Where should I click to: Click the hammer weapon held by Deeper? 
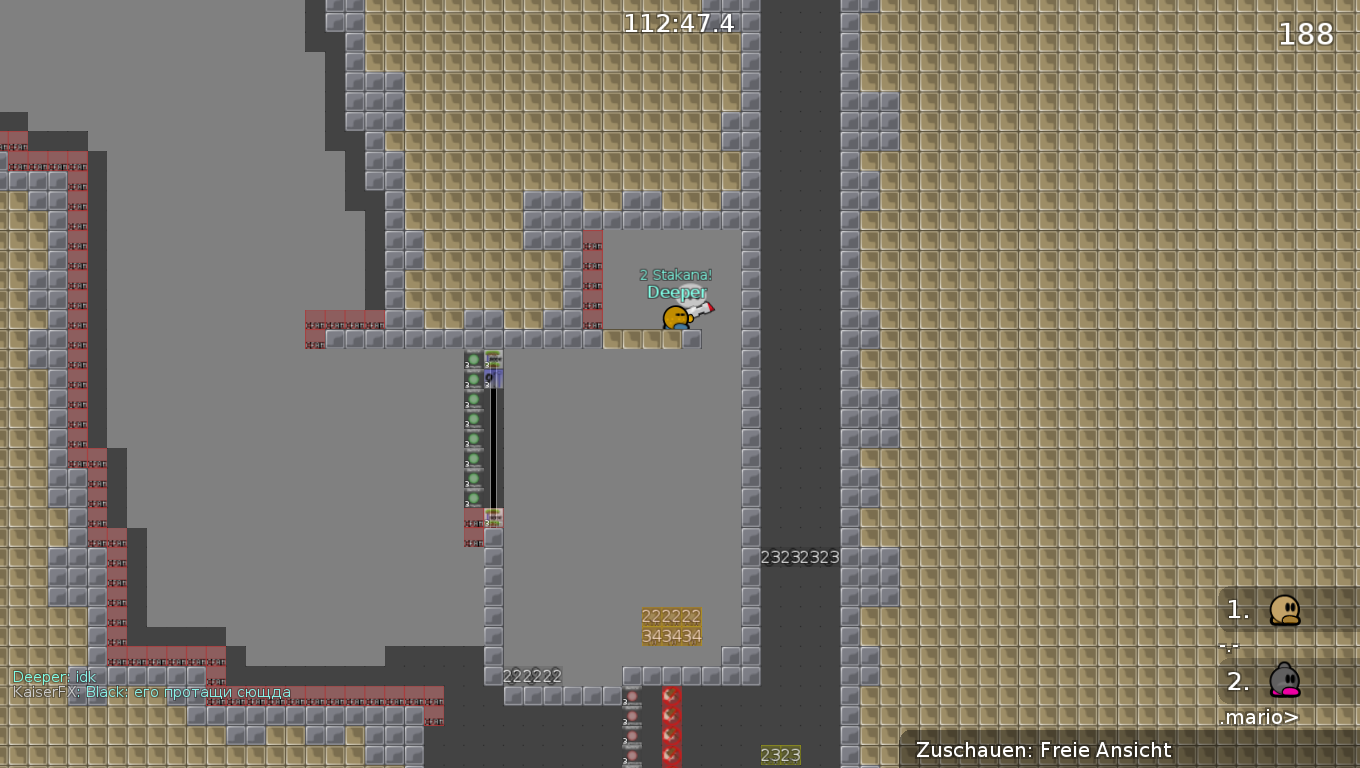(x=703, y=308)
